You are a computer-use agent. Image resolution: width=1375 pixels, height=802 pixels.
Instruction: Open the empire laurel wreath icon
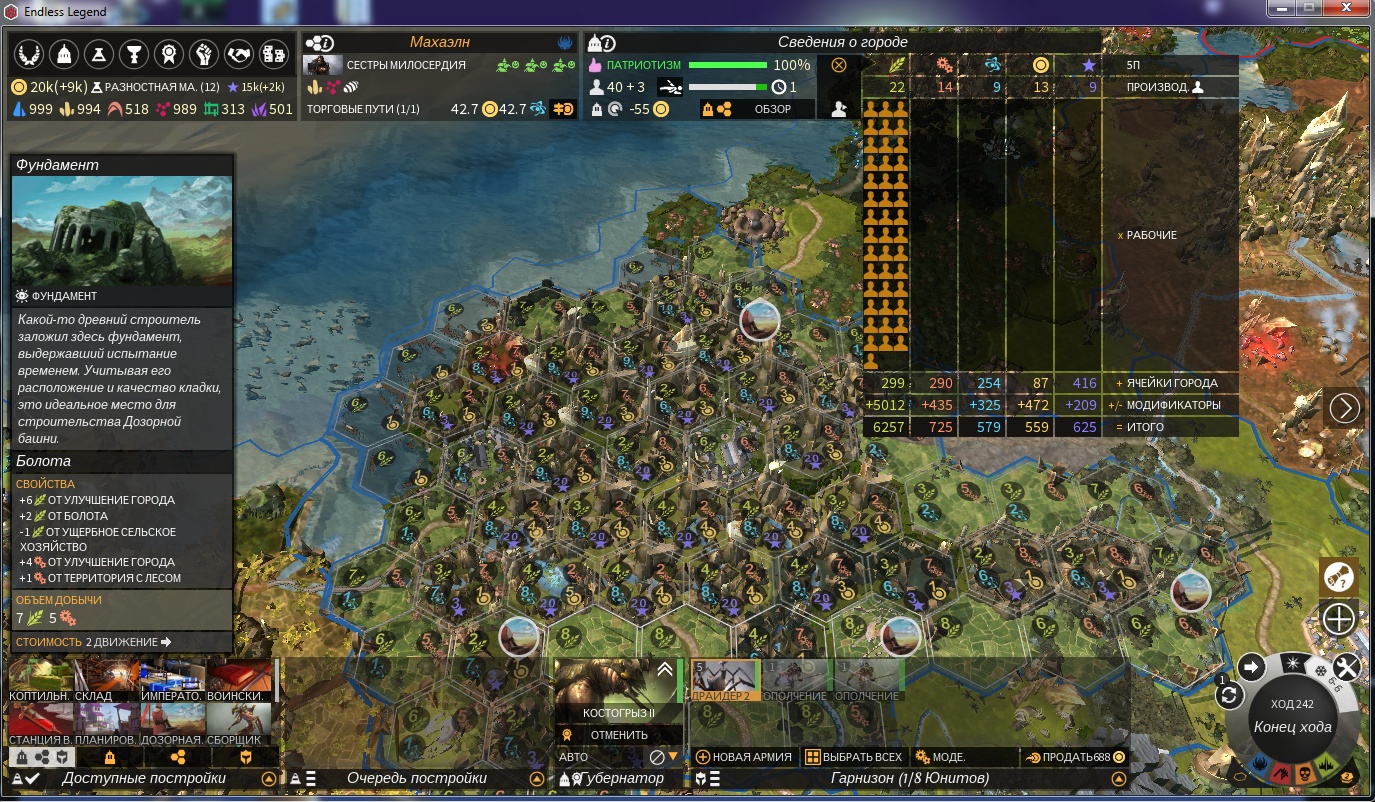click(27, 54)
